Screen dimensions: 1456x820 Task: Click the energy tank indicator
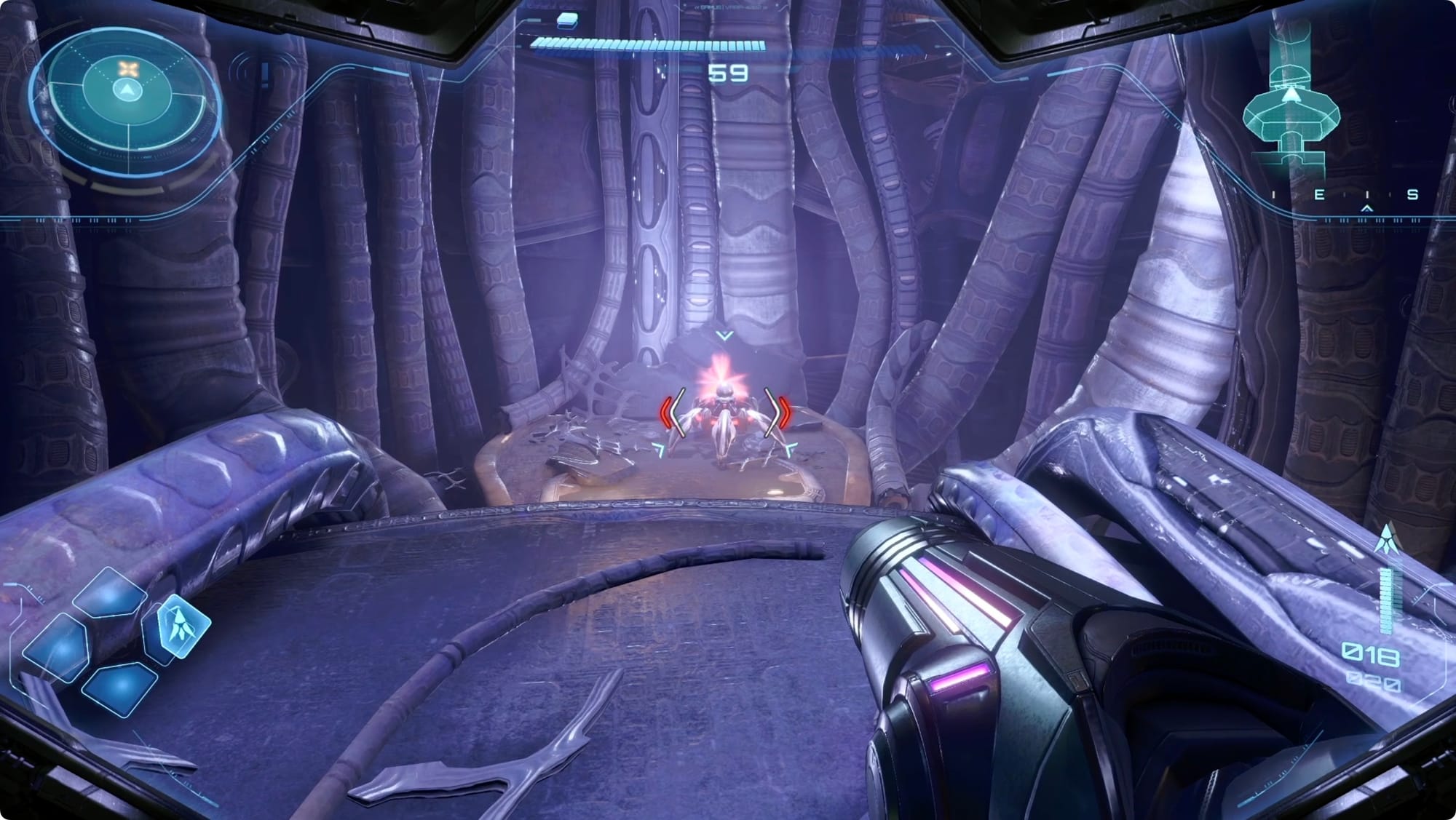tap(567, 20)
